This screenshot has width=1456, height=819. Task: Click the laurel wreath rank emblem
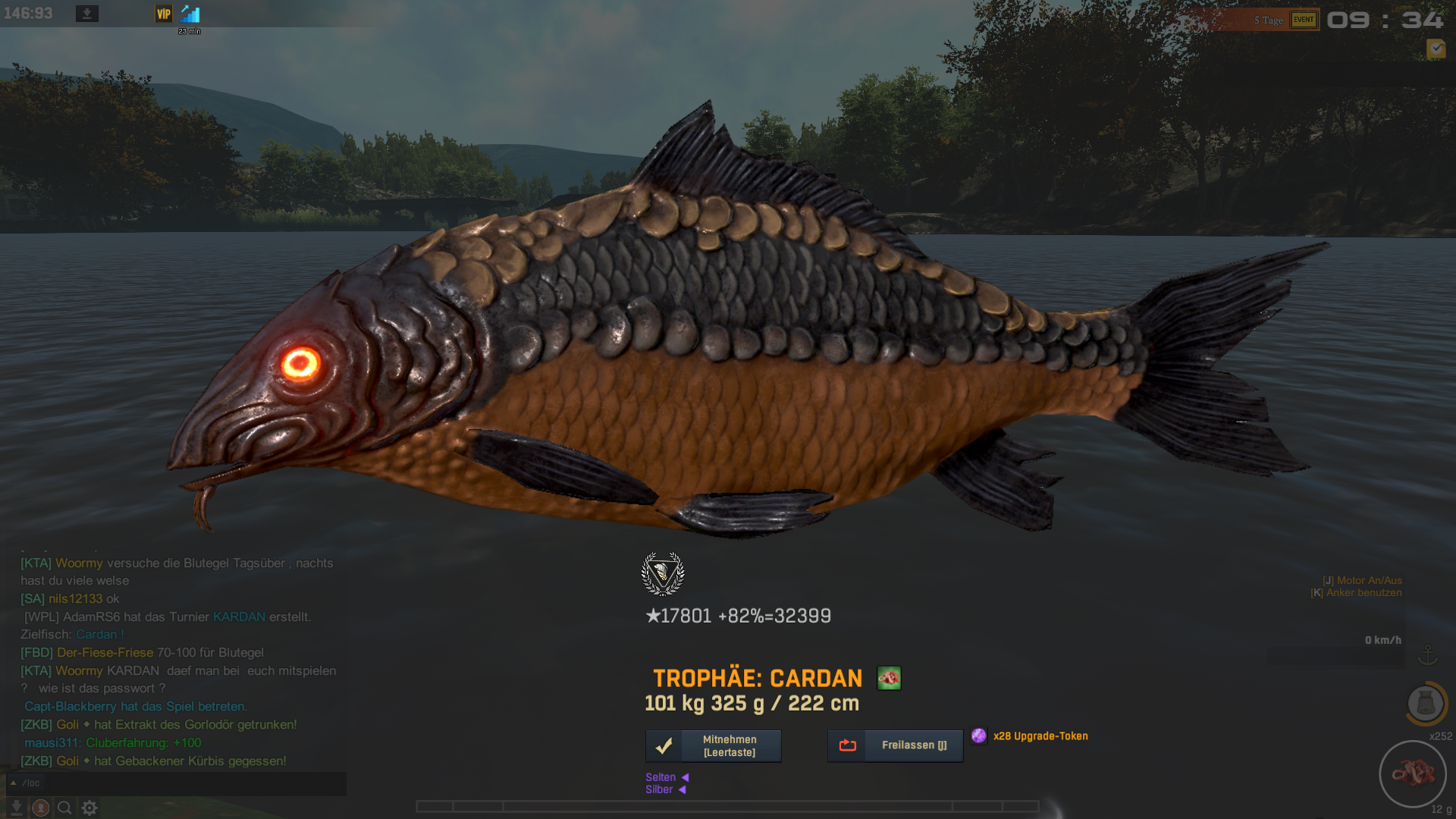(x=663, y=574)
